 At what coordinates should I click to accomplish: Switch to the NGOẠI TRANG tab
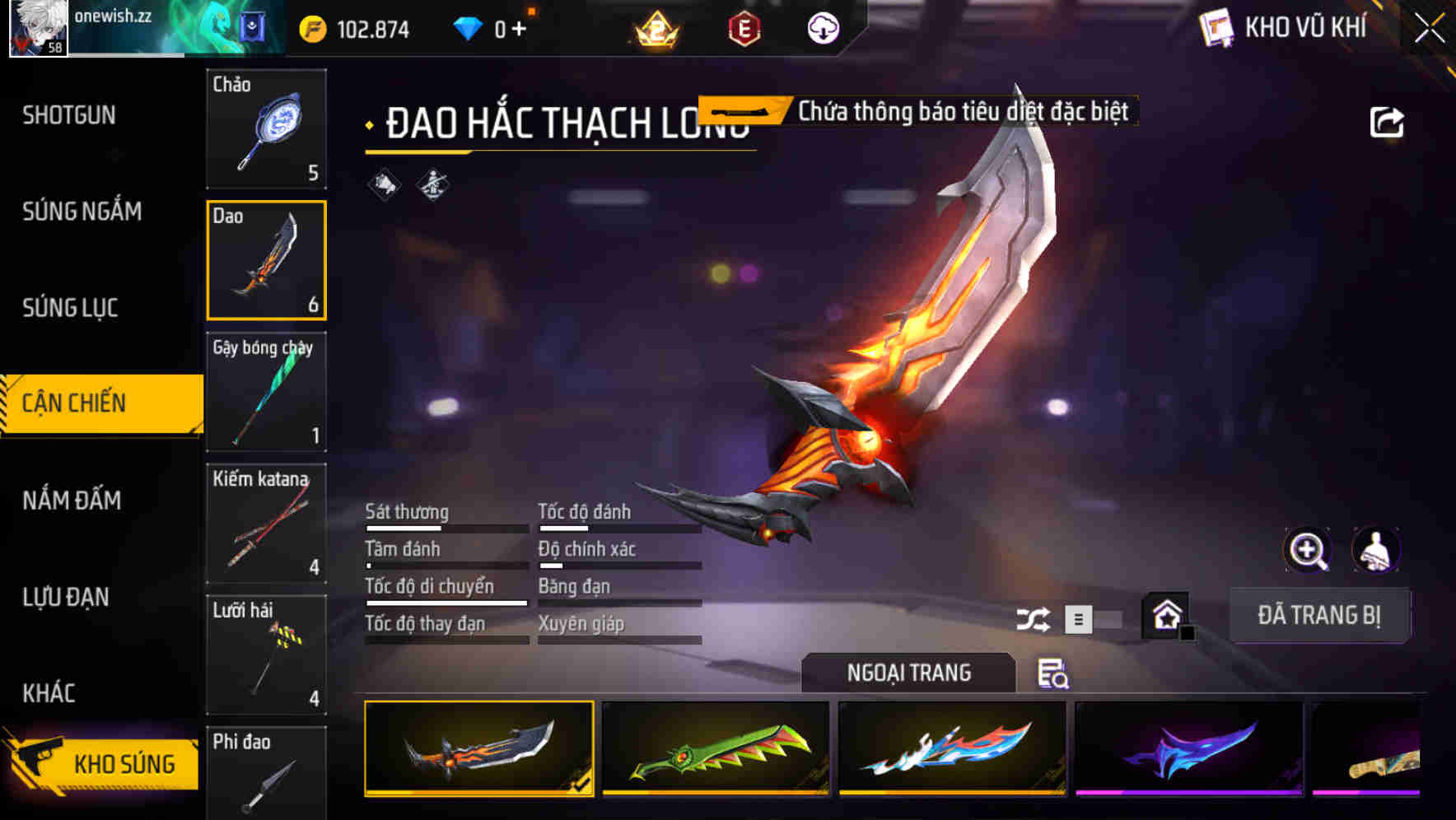coord(908,673)
